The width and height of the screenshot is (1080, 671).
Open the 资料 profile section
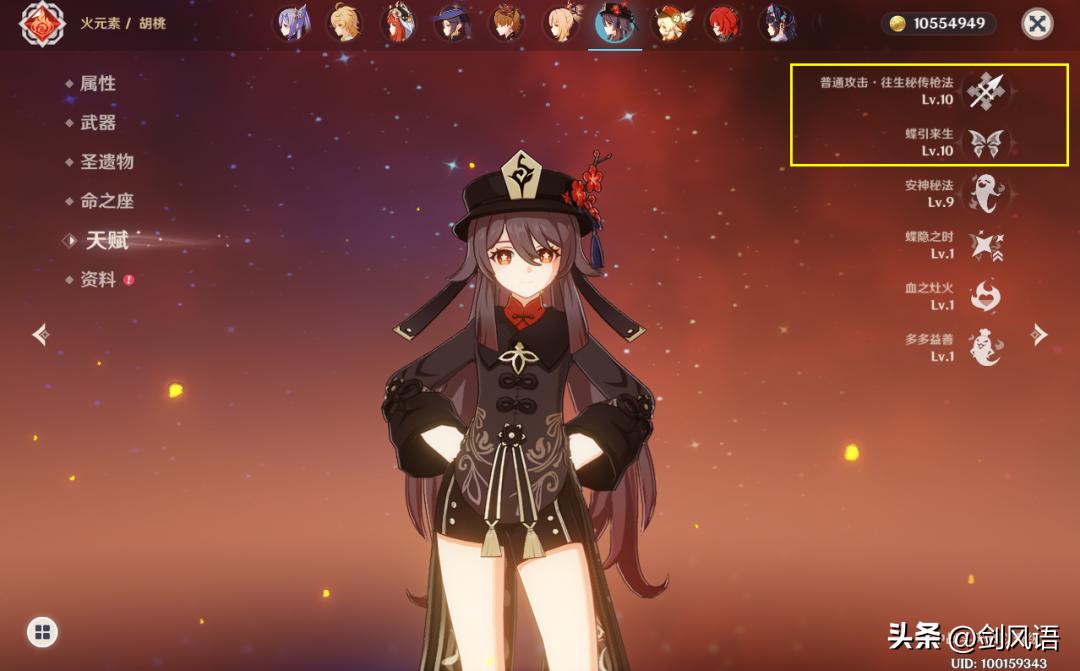[x=98, y=280]
